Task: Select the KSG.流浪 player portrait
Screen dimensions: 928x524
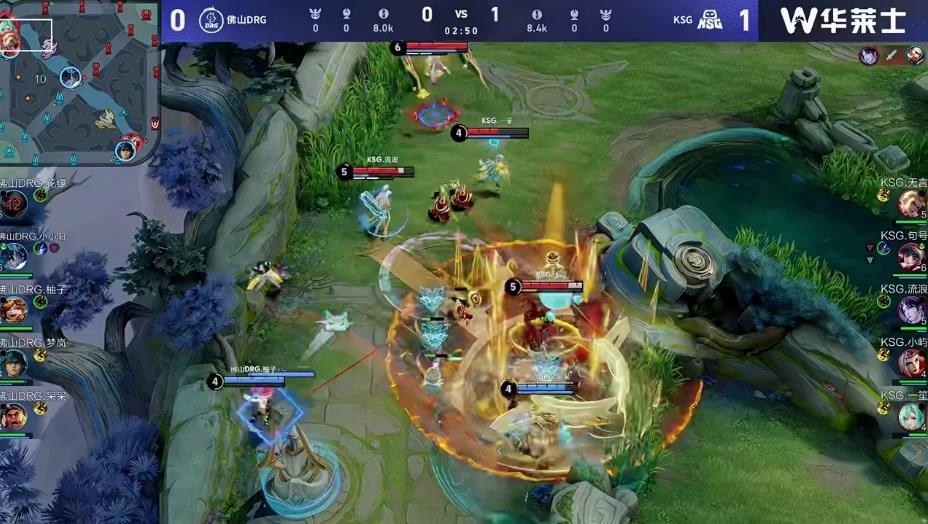Action: (910, 310)
